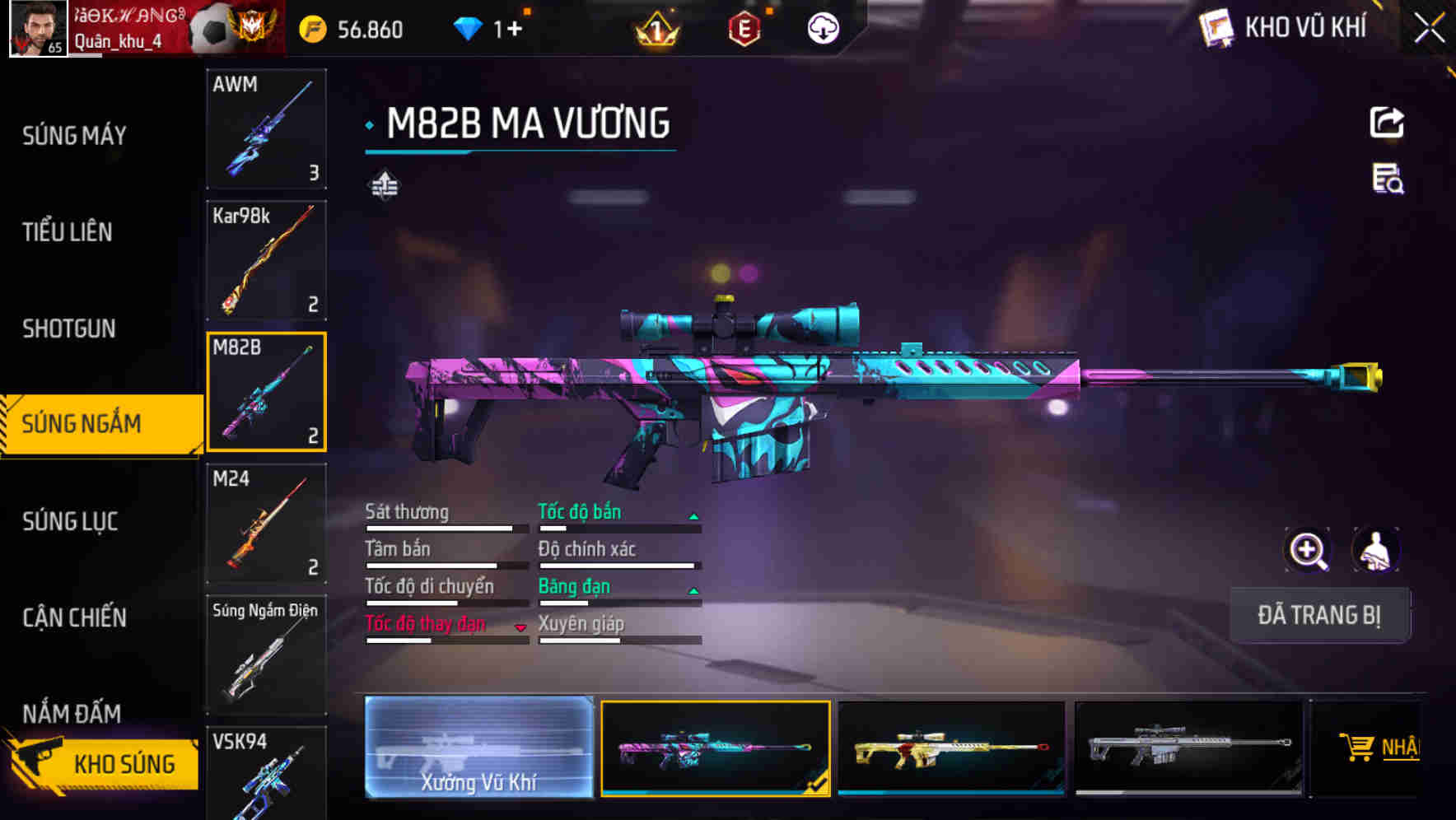Click the rank crown icon
1456x820 pixels.
point(655,27)
